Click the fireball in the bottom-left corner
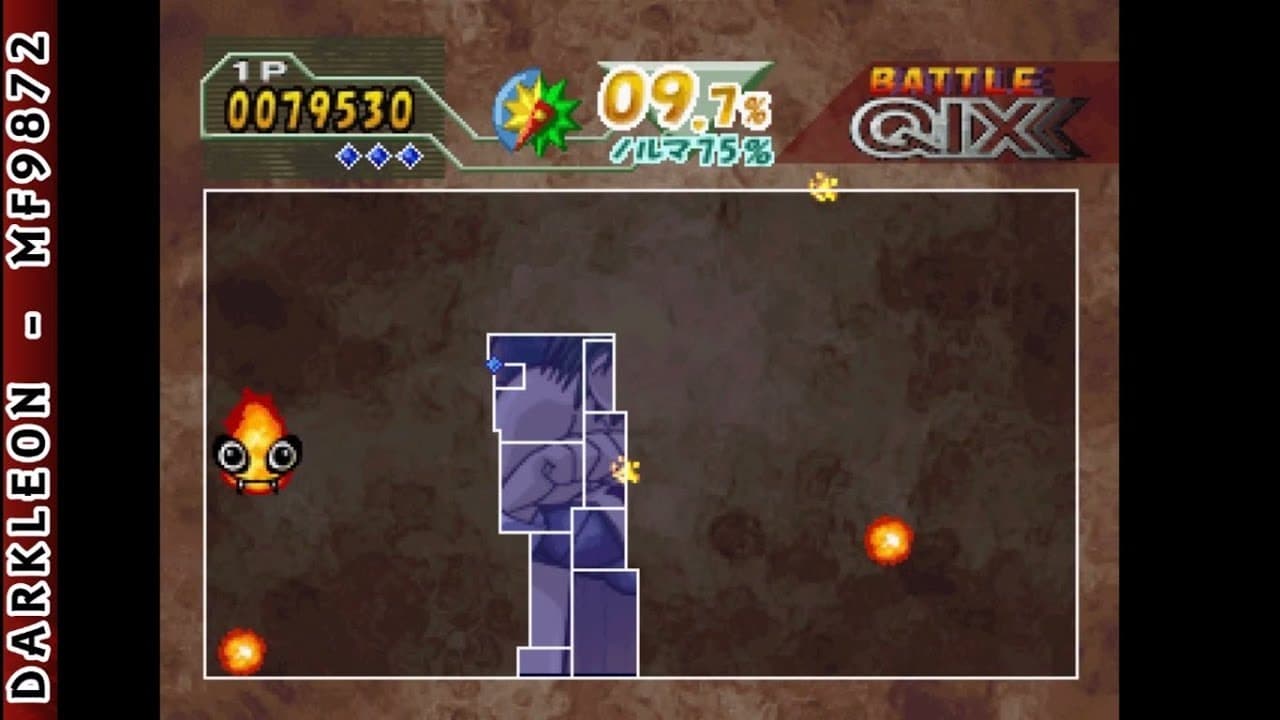Screen dimensions: 1280x720 pyautogui.click(x=243, y=651)
